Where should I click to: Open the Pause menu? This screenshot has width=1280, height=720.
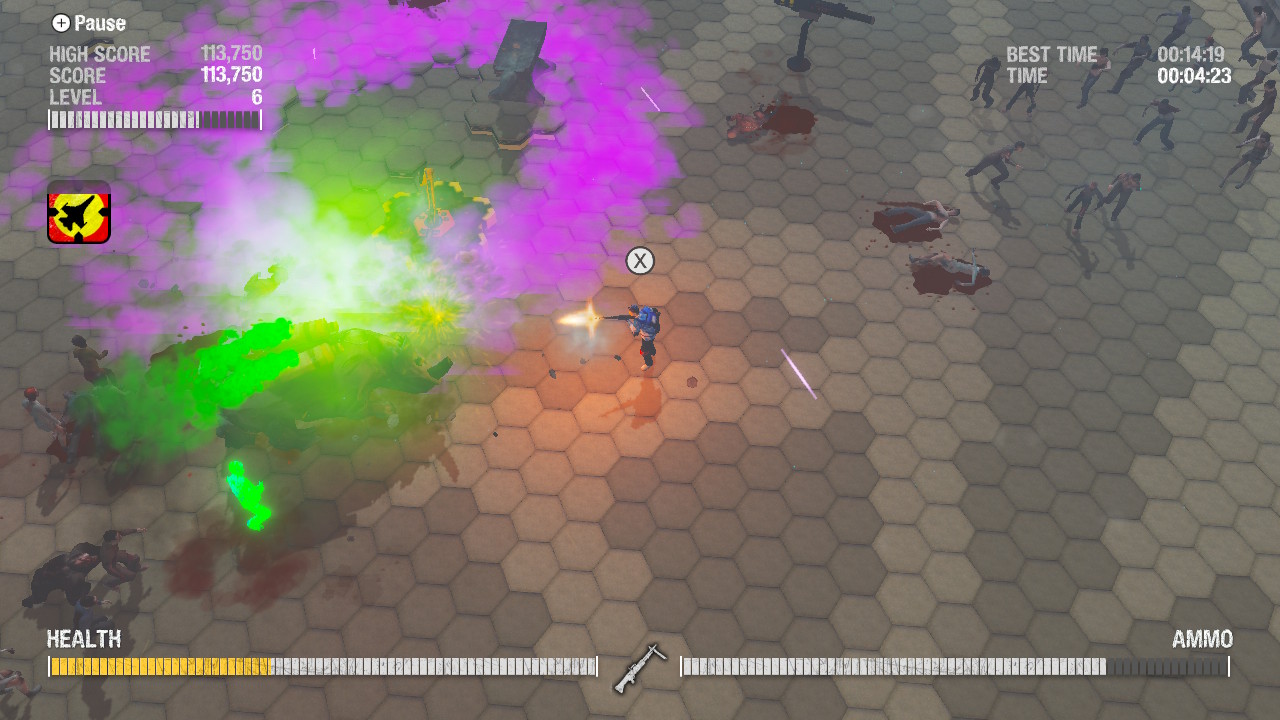coord(100,23)
